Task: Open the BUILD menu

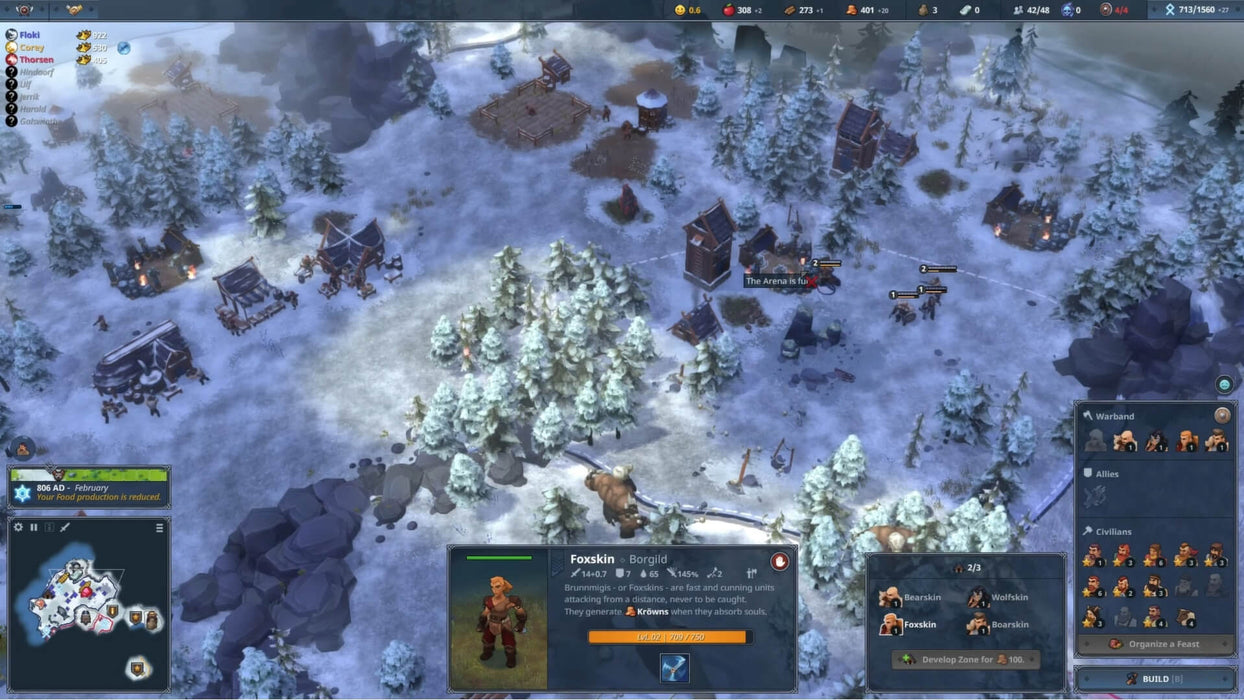Action: pyautogui.click(x=1155, y=679)
